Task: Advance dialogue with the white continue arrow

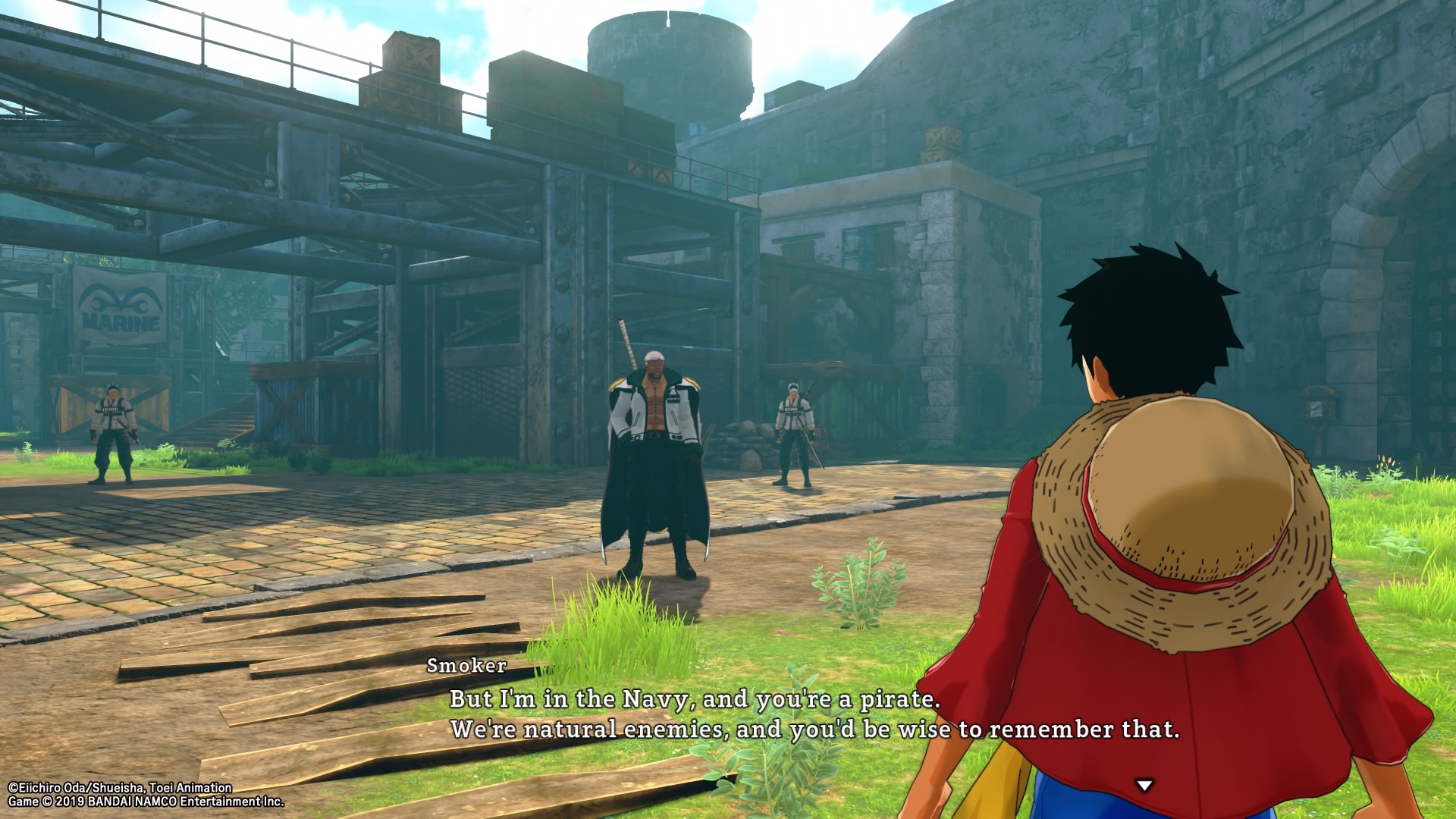Action: (1144, 786)
